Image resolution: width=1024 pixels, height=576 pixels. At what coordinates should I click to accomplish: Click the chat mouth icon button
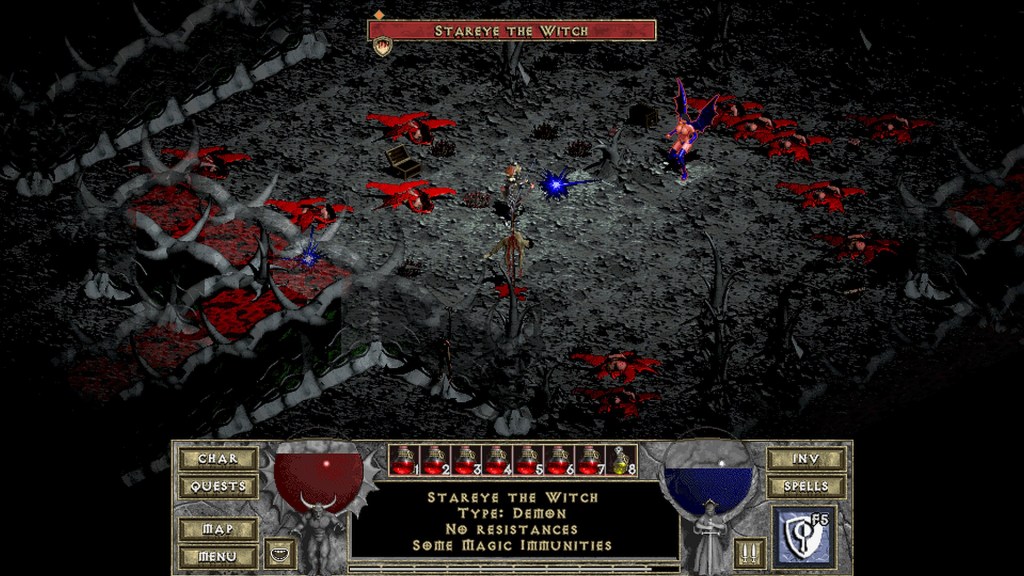tap(279, 554)
